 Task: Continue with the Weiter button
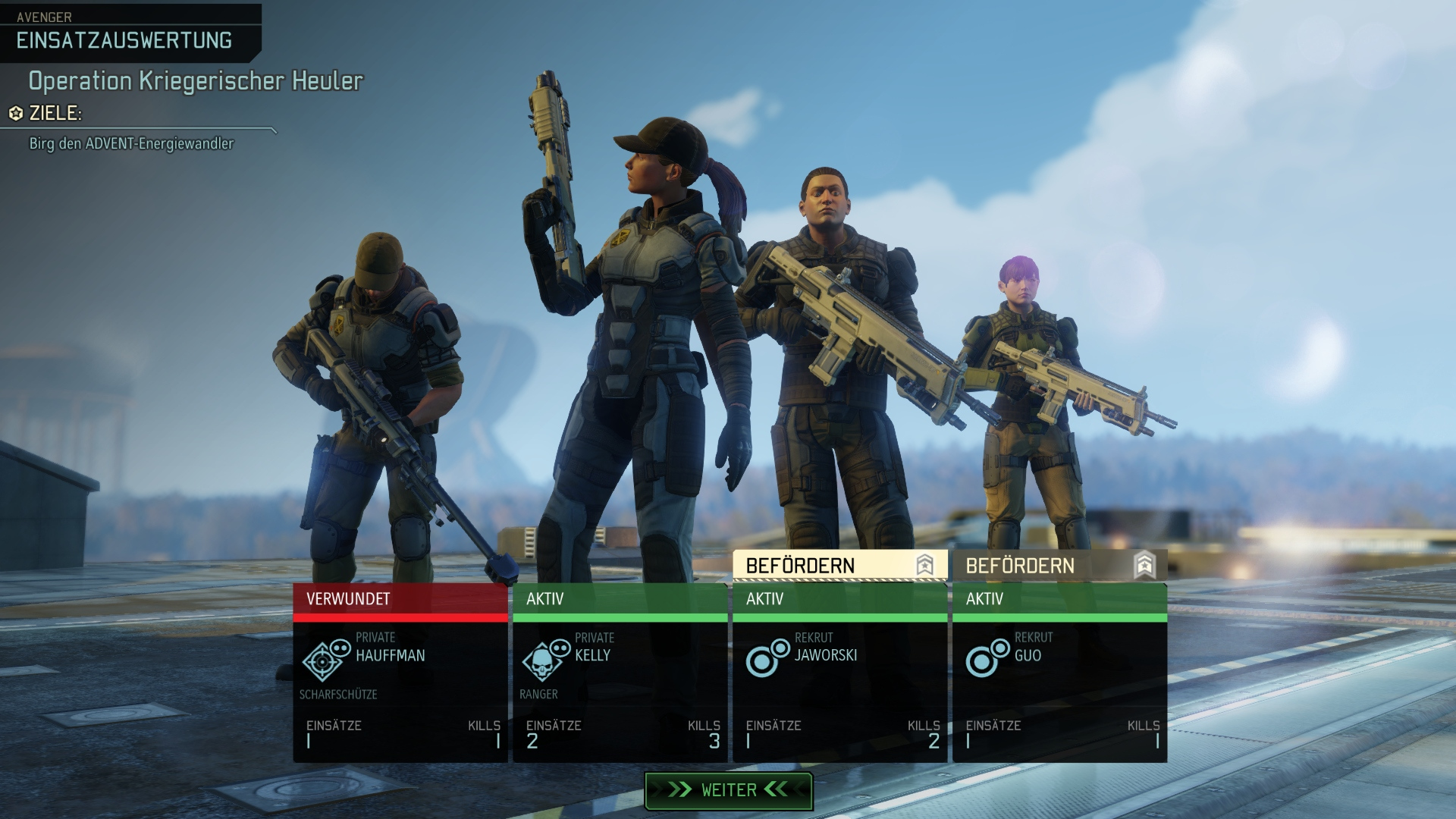pyautogui.click(x=728, y=790)
